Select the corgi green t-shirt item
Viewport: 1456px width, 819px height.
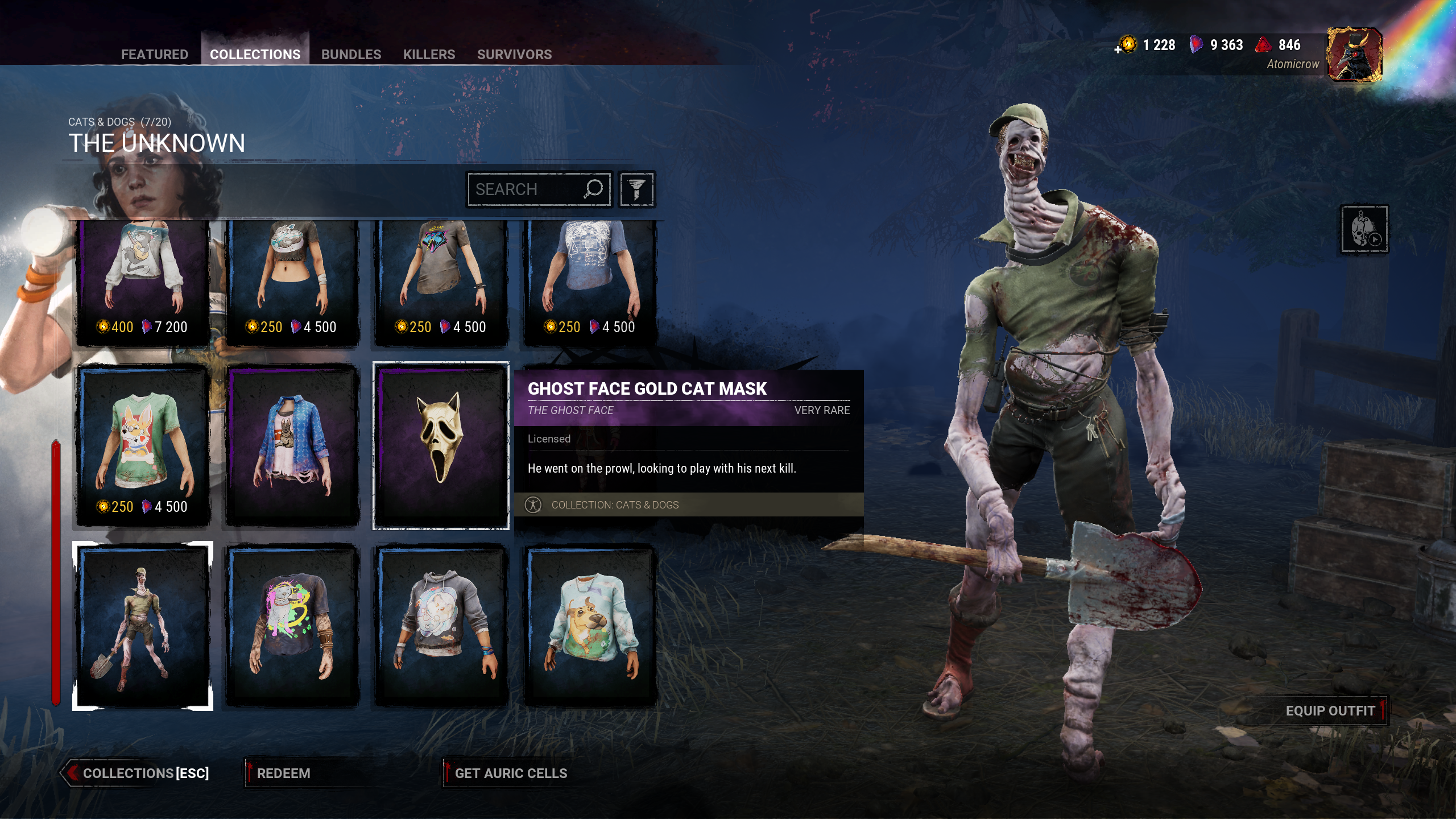point(143,445)
